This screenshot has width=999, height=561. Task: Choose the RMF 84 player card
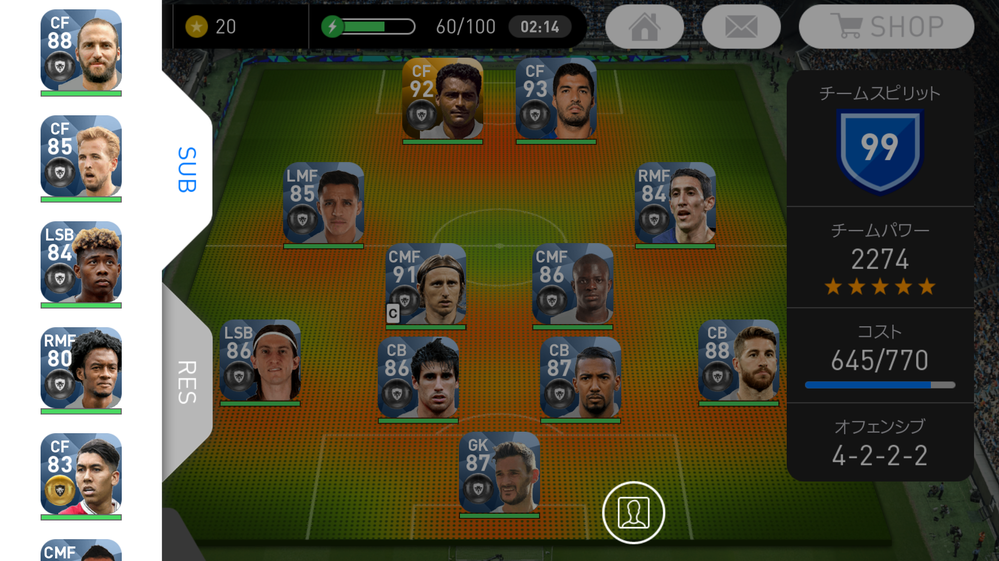(x=675, y=203)
